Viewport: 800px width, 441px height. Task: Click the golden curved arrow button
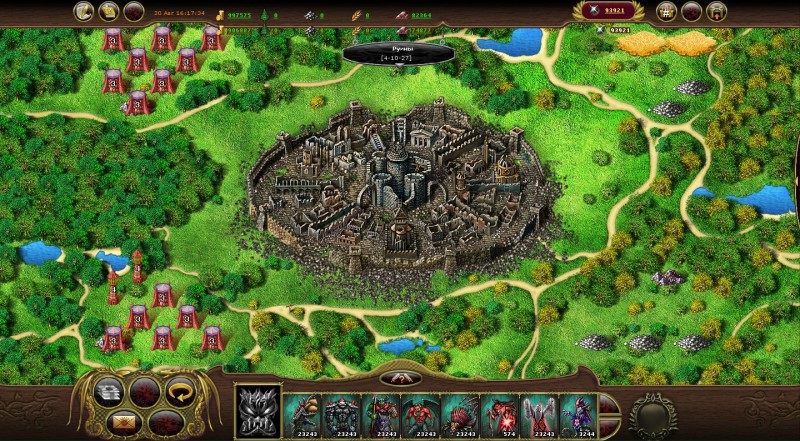[180, 390]
